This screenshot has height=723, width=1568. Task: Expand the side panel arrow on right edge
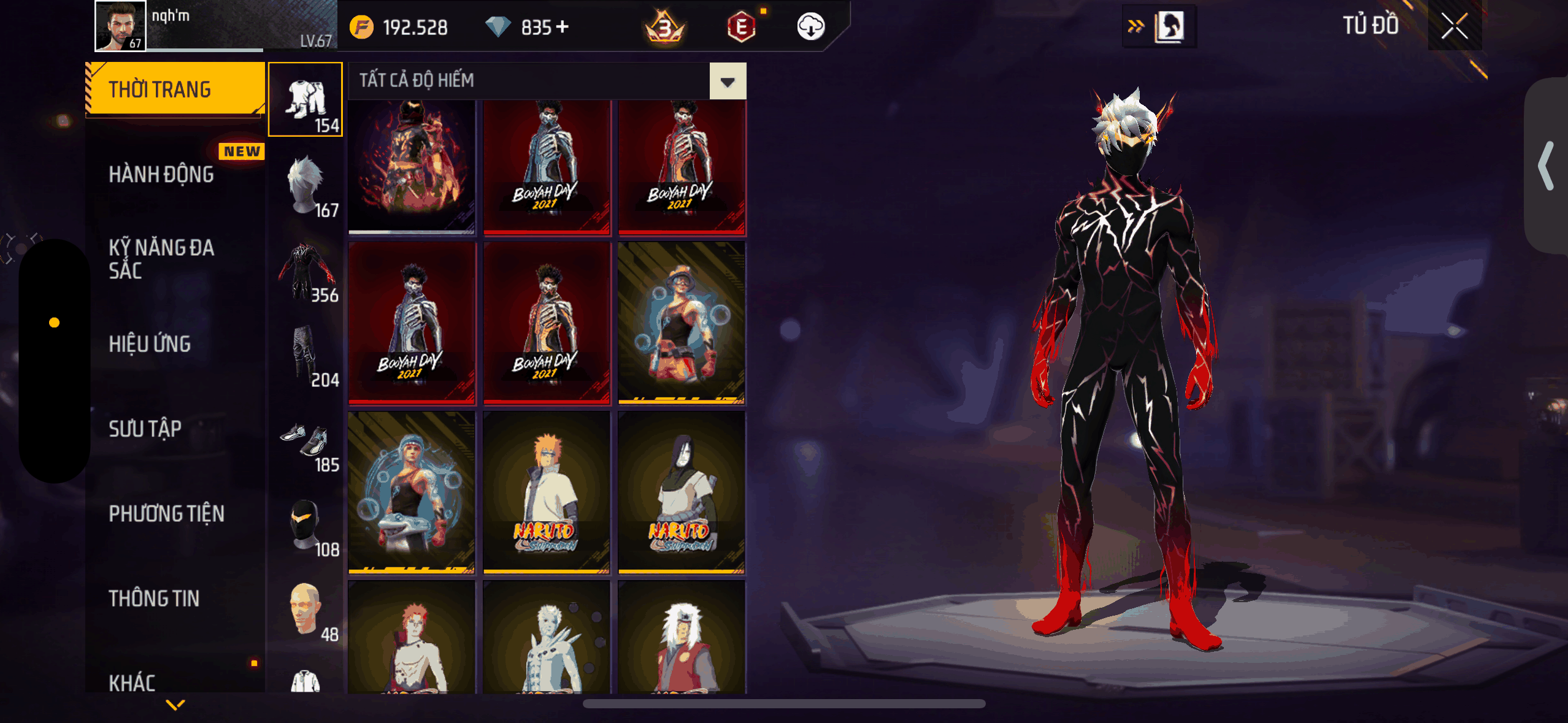coord(1545,166)
